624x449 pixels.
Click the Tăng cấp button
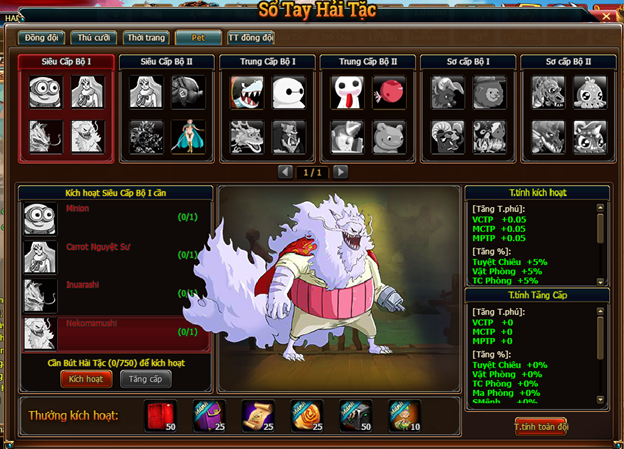point(145,379)
